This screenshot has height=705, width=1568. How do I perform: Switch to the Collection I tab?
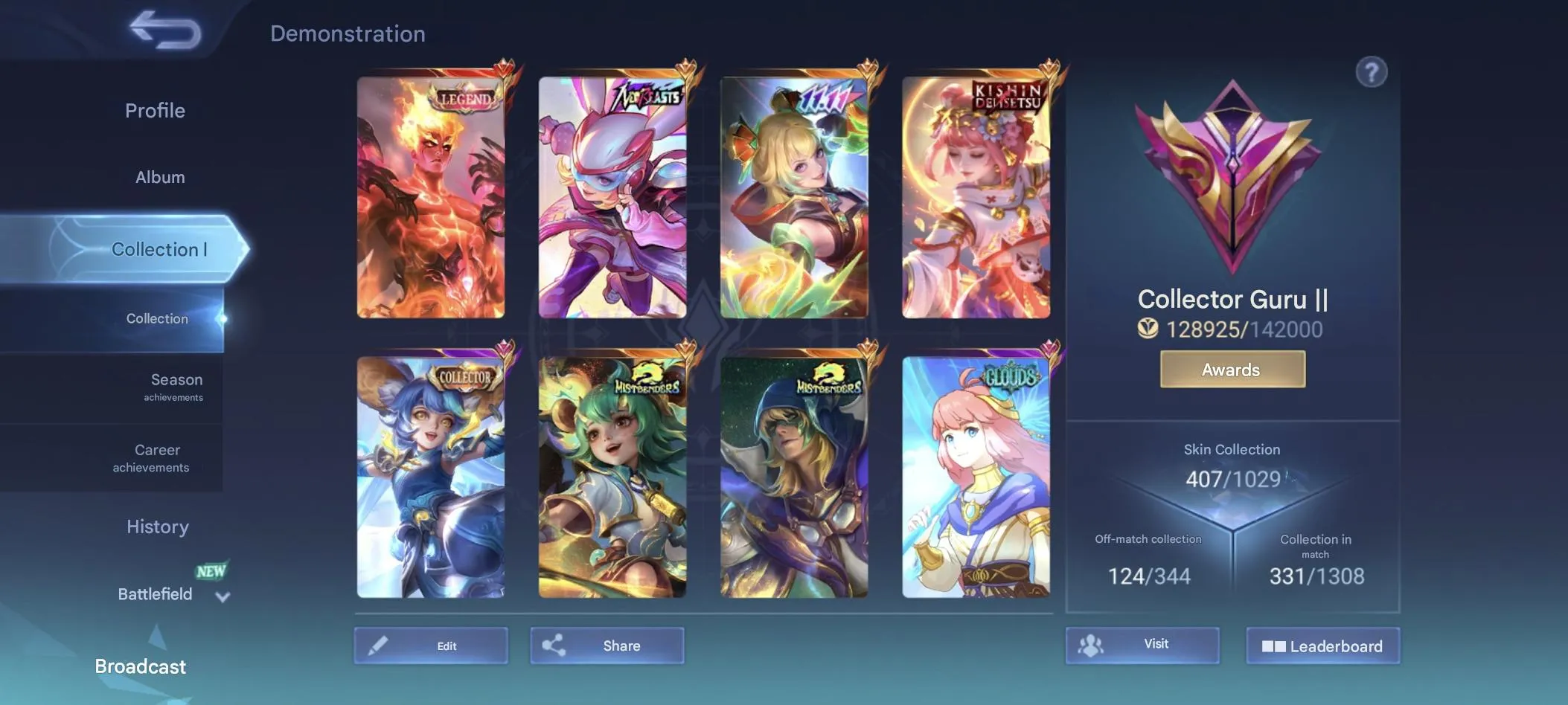click(x=159, y=249)
